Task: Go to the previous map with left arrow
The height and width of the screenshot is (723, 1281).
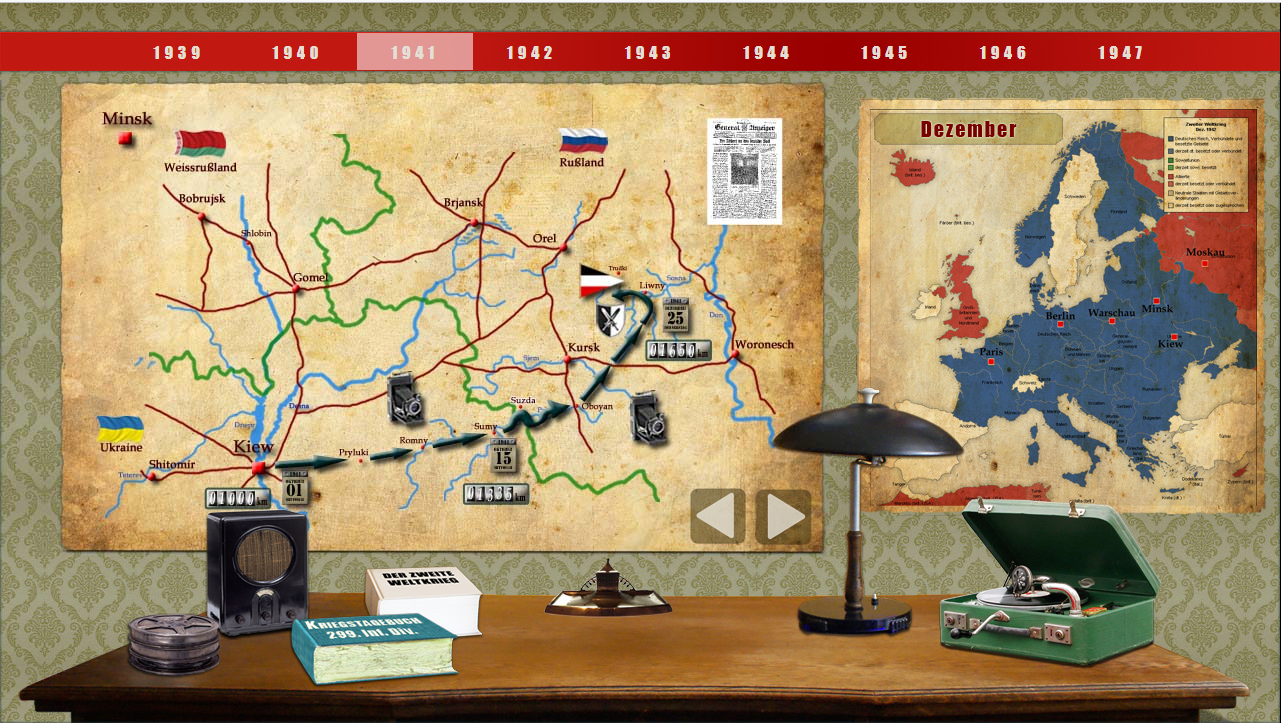Action: (x=717, y=516)
